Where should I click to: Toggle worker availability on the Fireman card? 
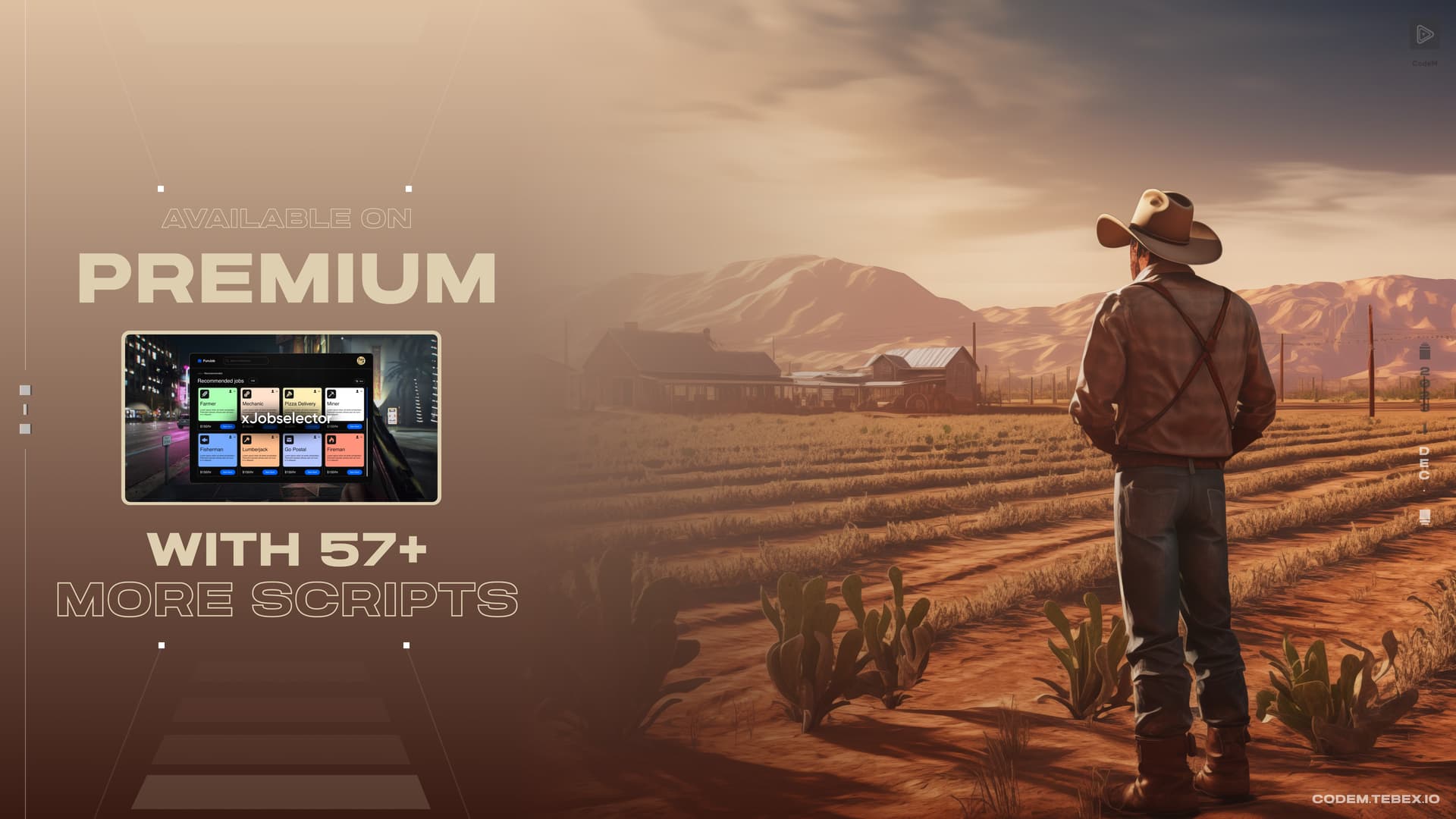point(358,437)
